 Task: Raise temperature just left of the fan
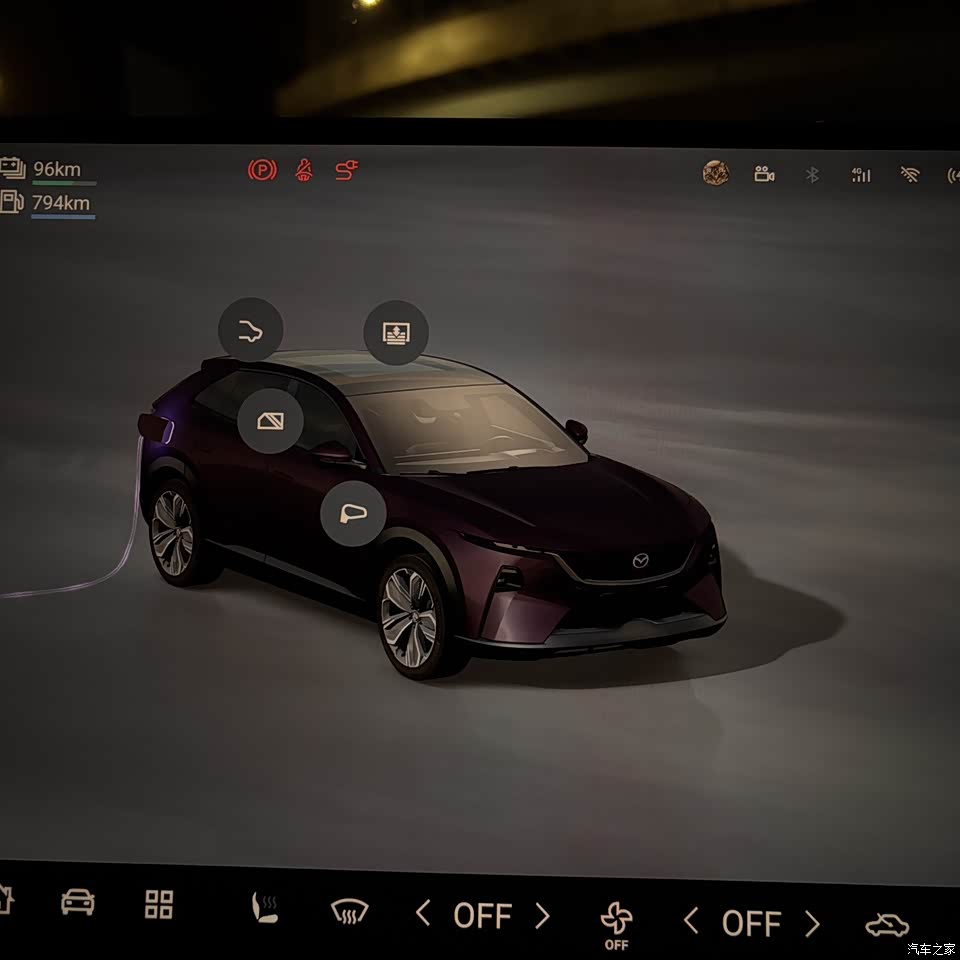tap(542, 915)
